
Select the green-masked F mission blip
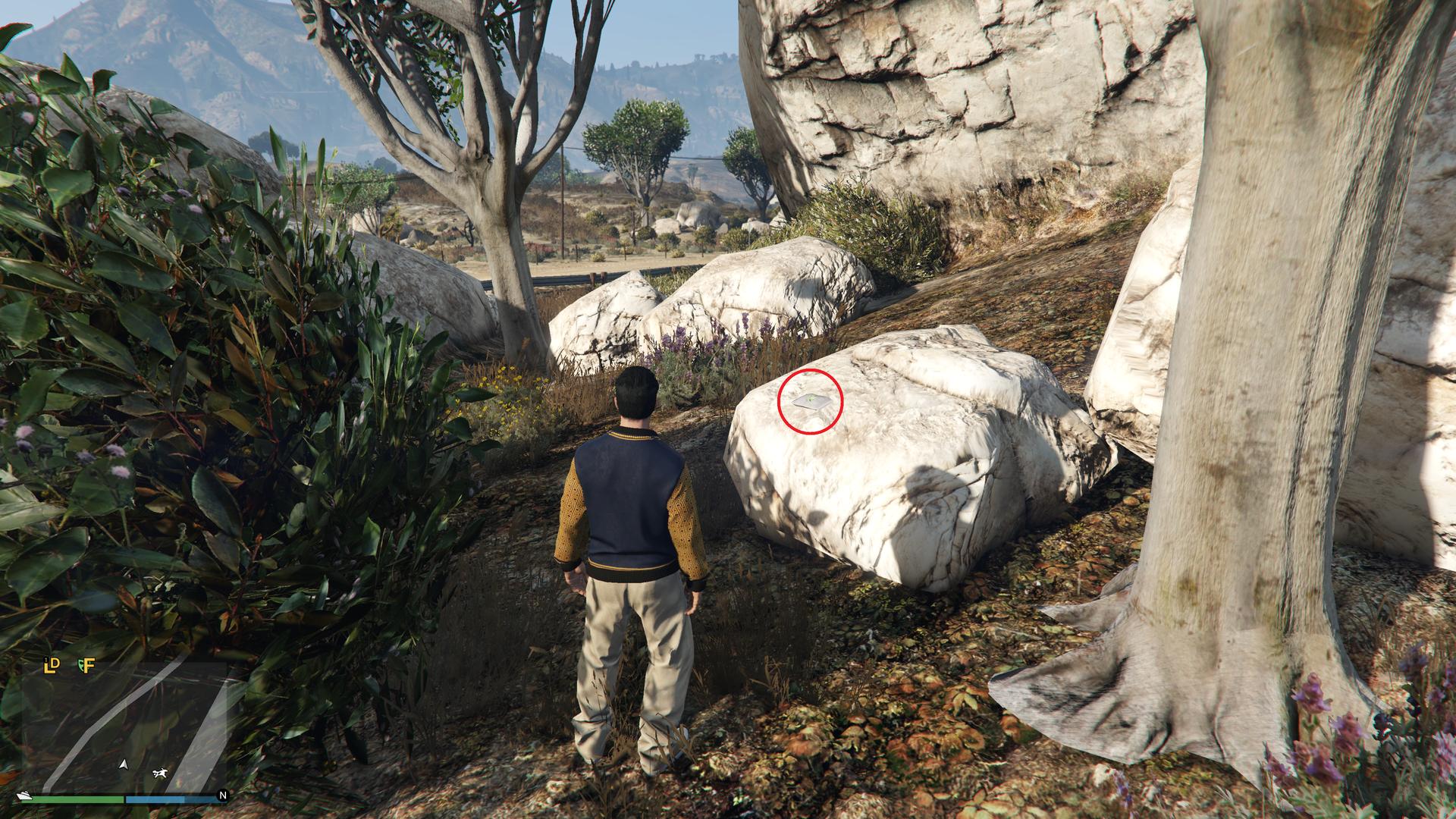86,666
